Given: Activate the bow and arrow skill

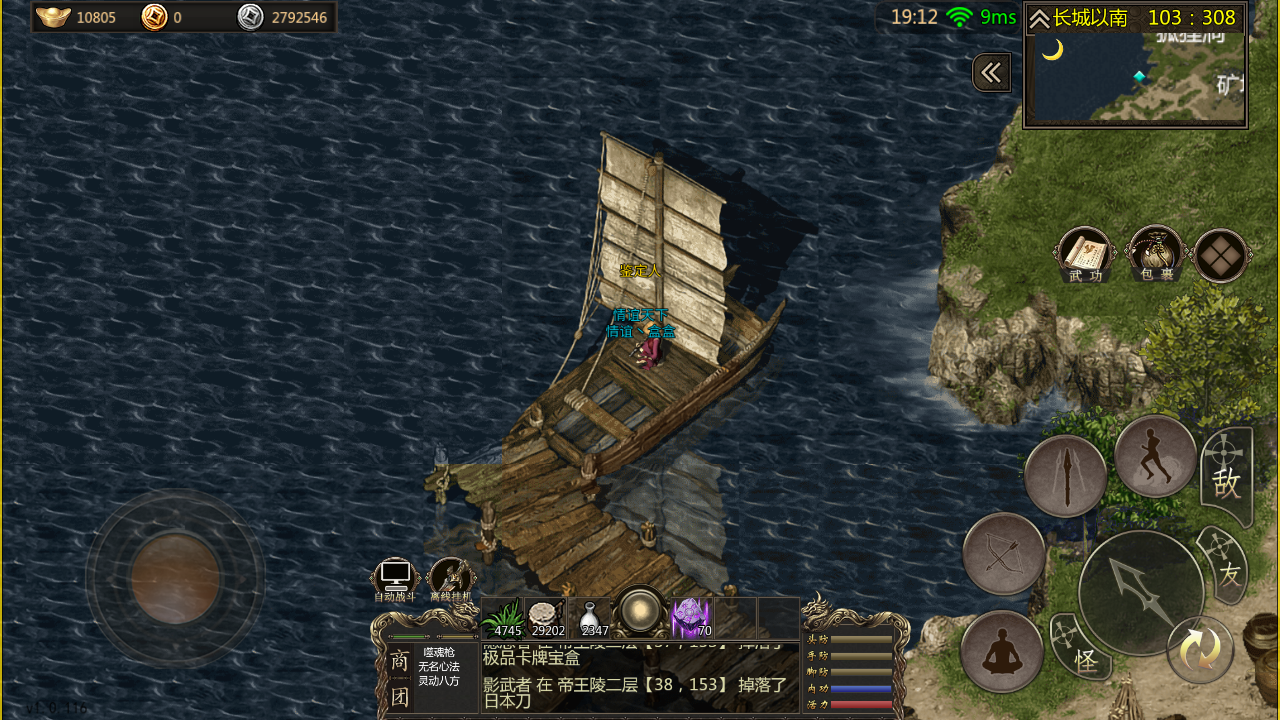Looking at the screenshot, I should click(1004, 554).
